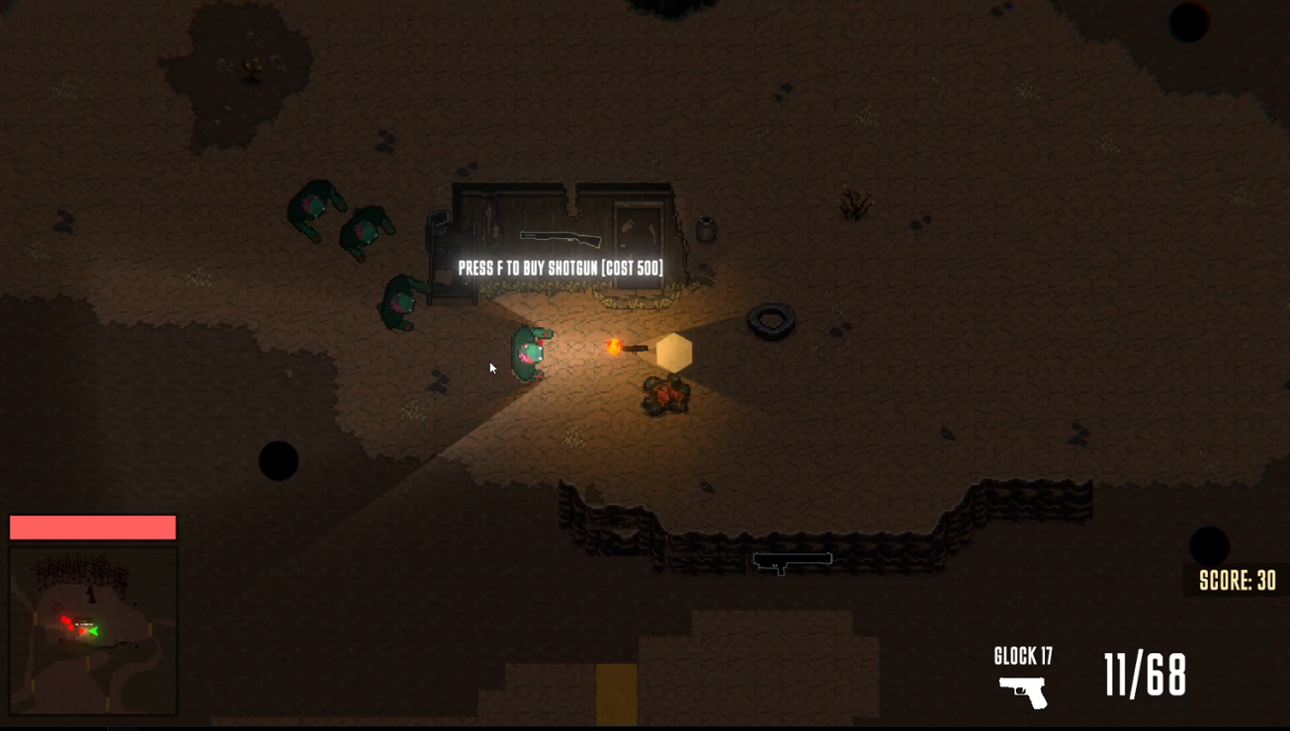
Task: Click the hexagonal crosshair marker
Action: coord(673,352)
